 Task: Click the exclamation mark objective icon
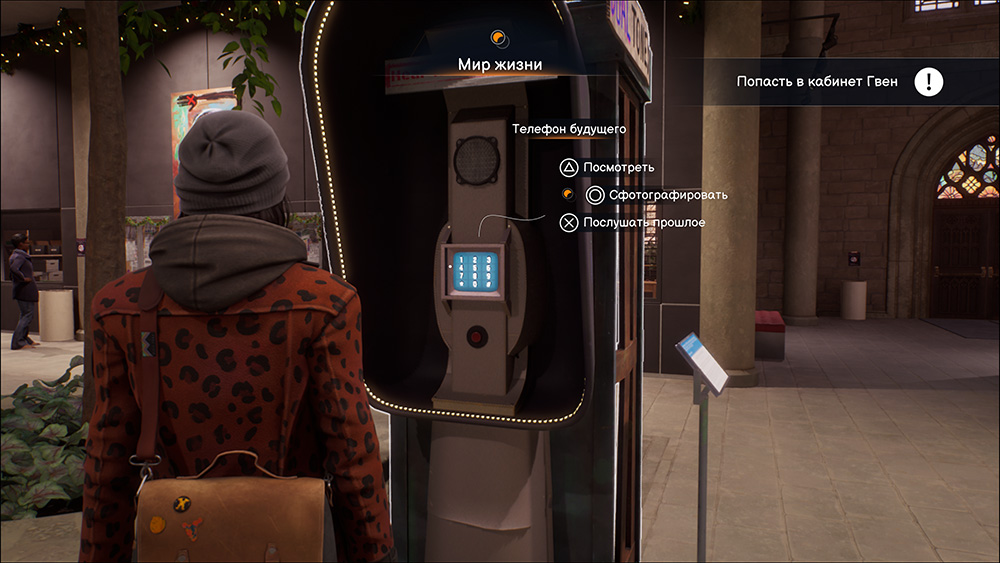pyautogui.click(x=929, y=82)
